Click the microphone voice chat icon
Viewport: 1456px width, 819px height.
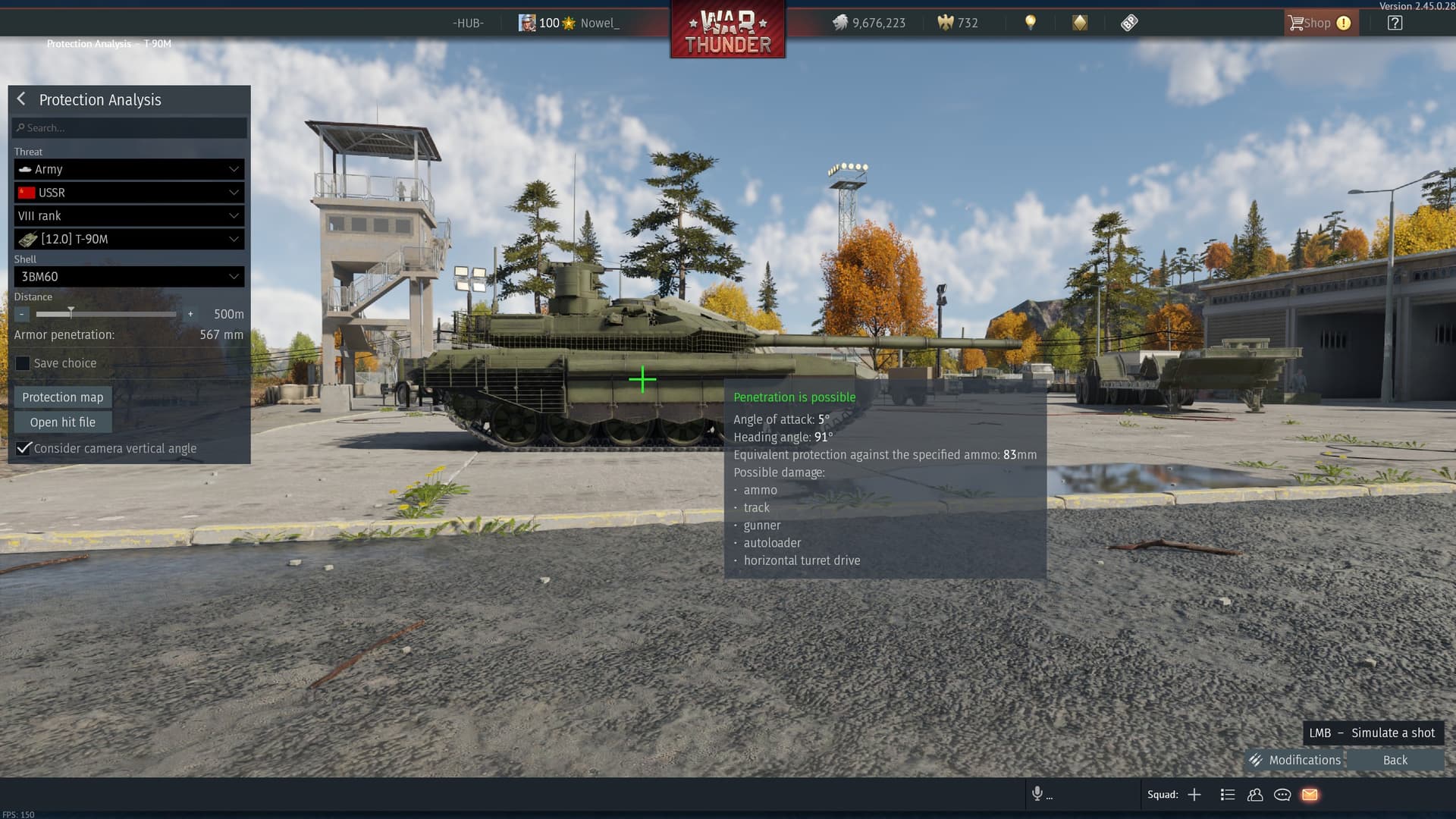coord(1037,794)
